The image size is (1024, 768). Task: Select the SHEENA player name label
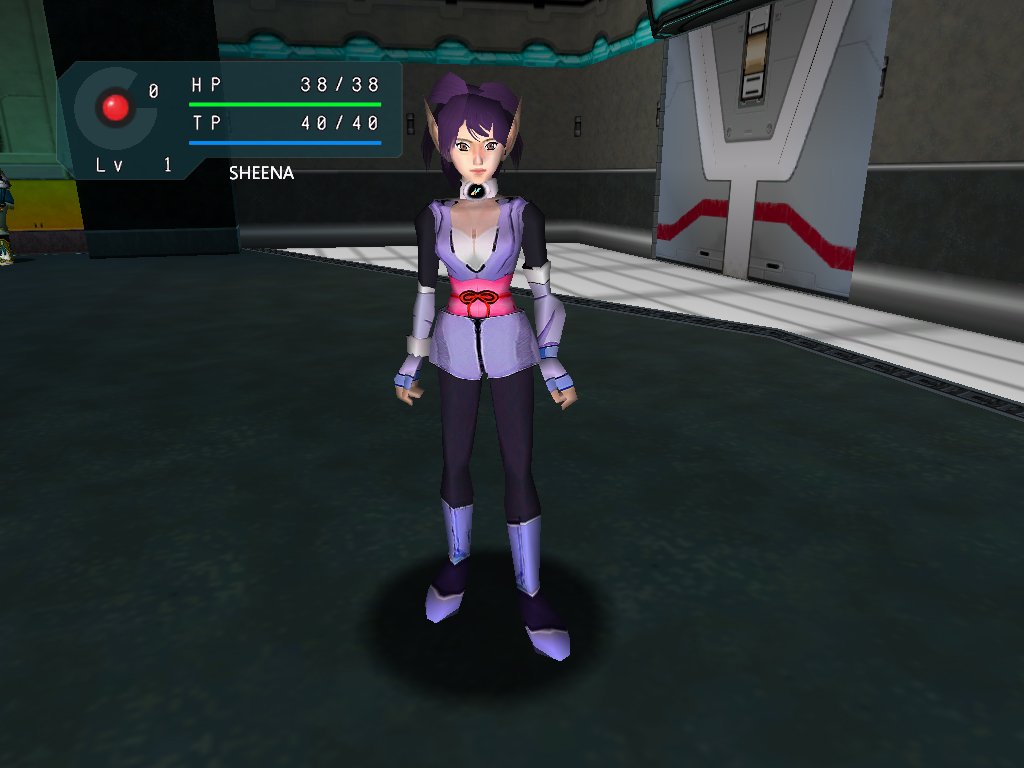click(261, 173)
